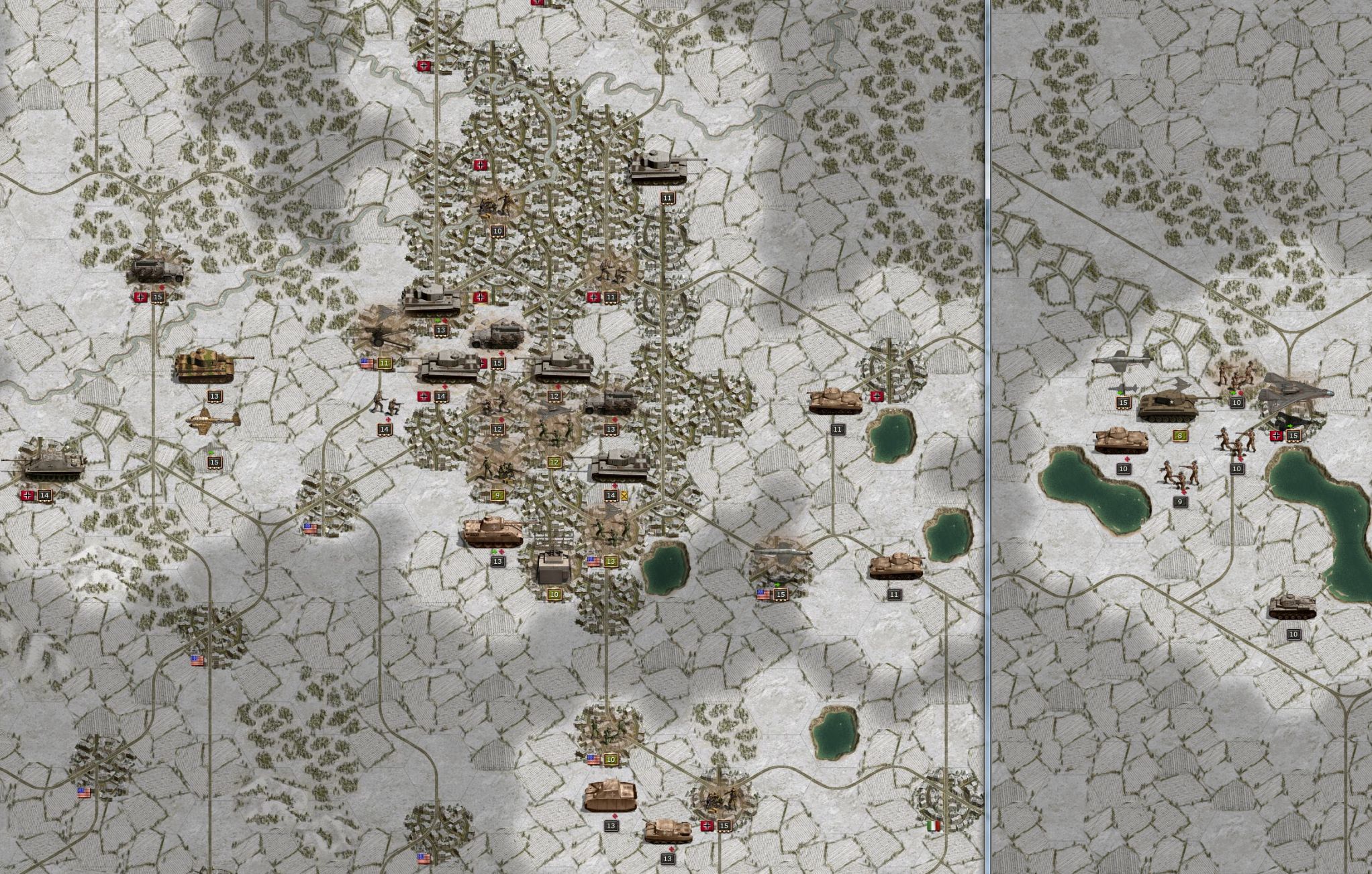Pick the American tank with strength 8
Viewport: 1372px width, 874px height.
pos(1175,405)
